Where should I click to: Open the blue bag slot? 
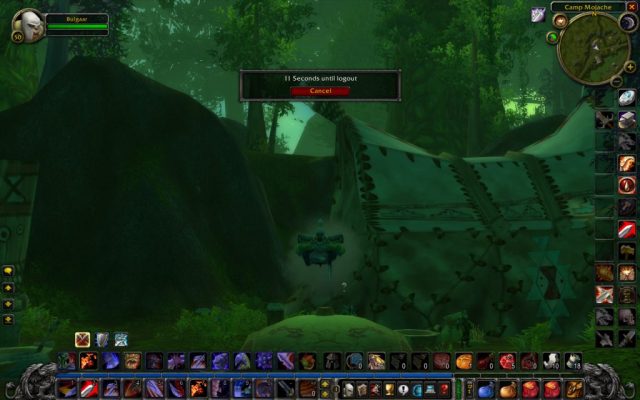pos(485,389)
